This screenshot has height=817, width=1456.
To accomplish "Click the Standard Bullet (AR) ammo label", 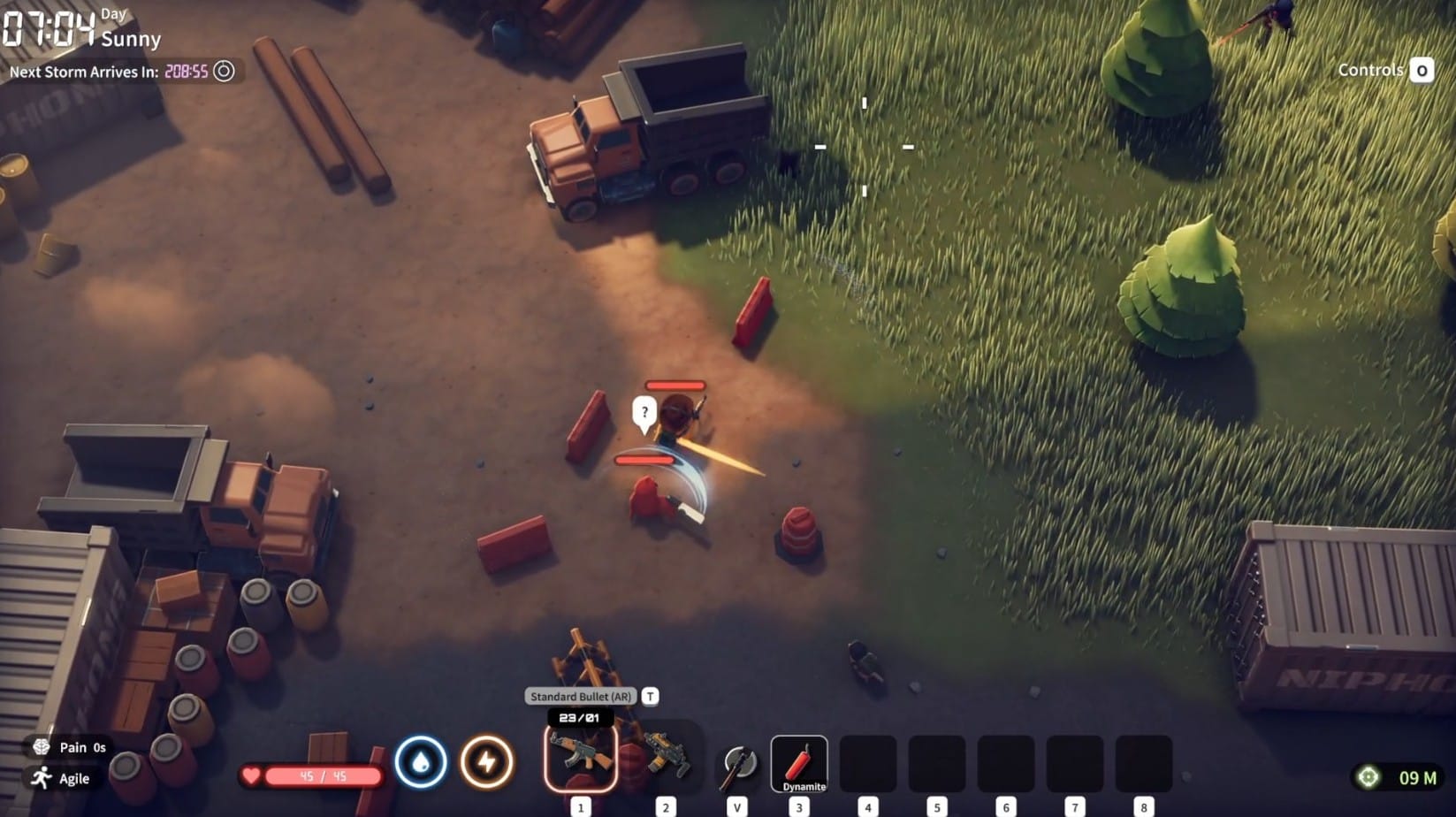I will tap(581, 696).
